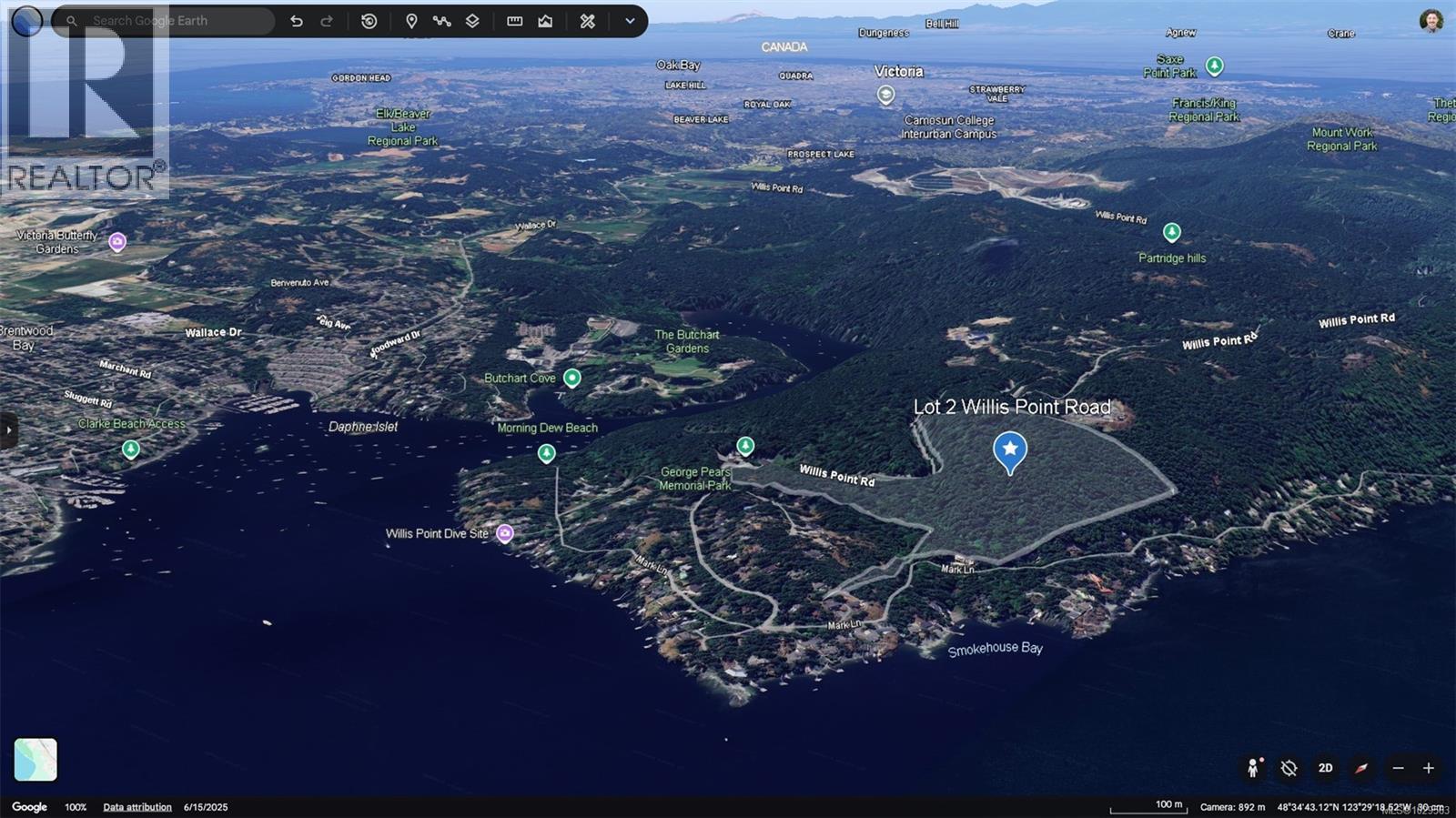The width and height of the screenshot is (1456, 818).
Task: Click the Undo arrow in the toolbar
Action: coord(297,20)
